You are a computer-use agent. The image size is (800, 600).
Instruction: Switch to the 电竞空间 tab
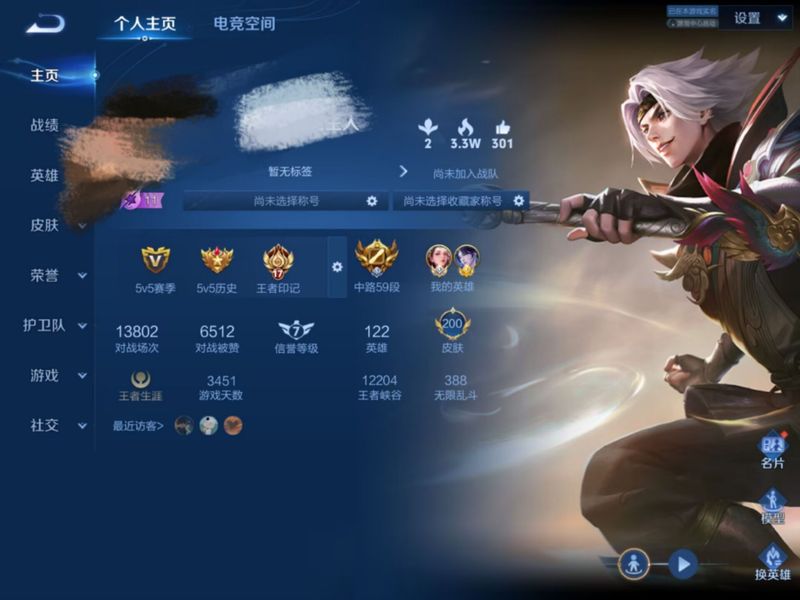click(x=244, y=23)
